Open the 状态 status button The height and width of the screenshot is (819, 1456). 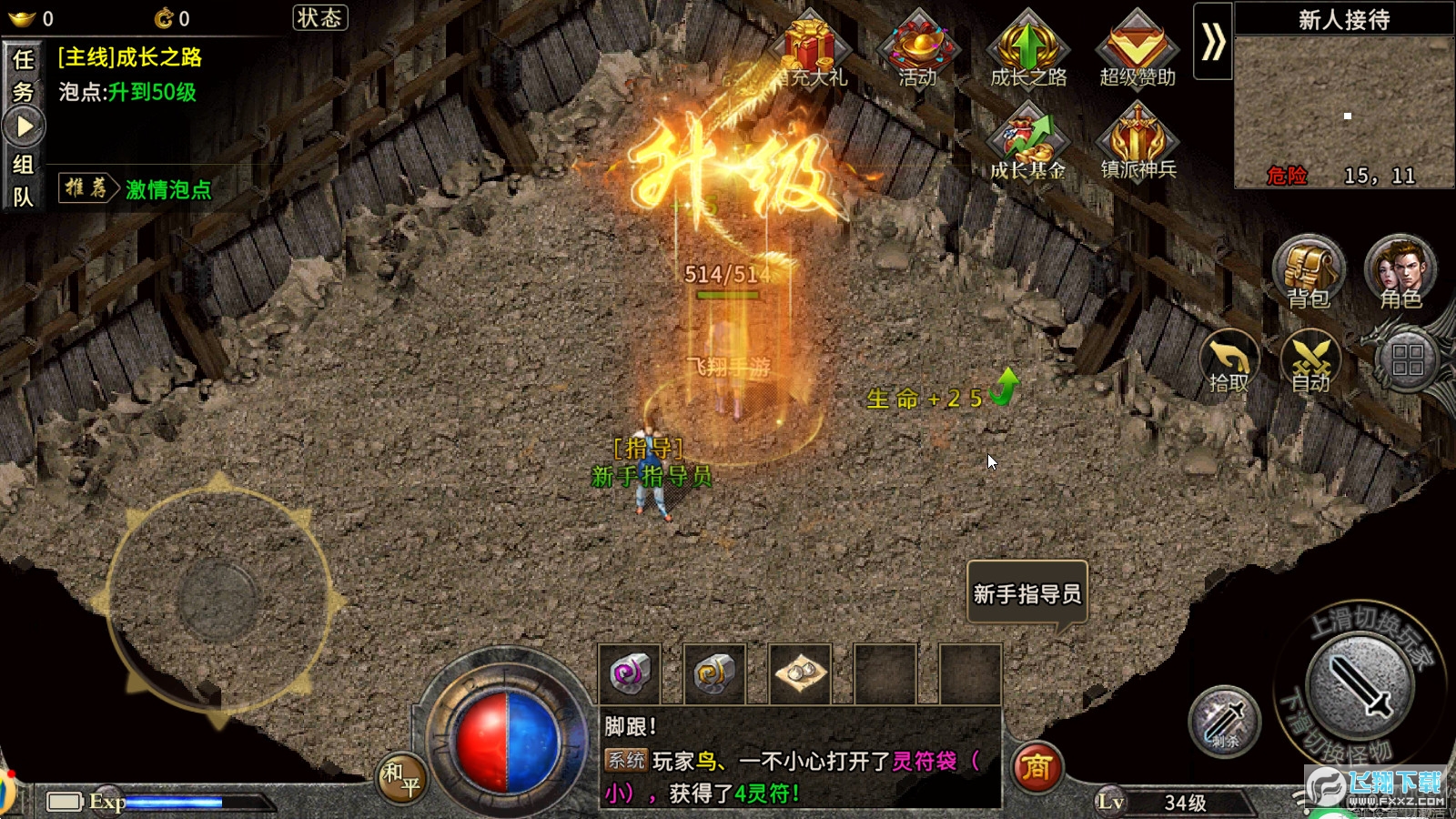coord(319,18)
